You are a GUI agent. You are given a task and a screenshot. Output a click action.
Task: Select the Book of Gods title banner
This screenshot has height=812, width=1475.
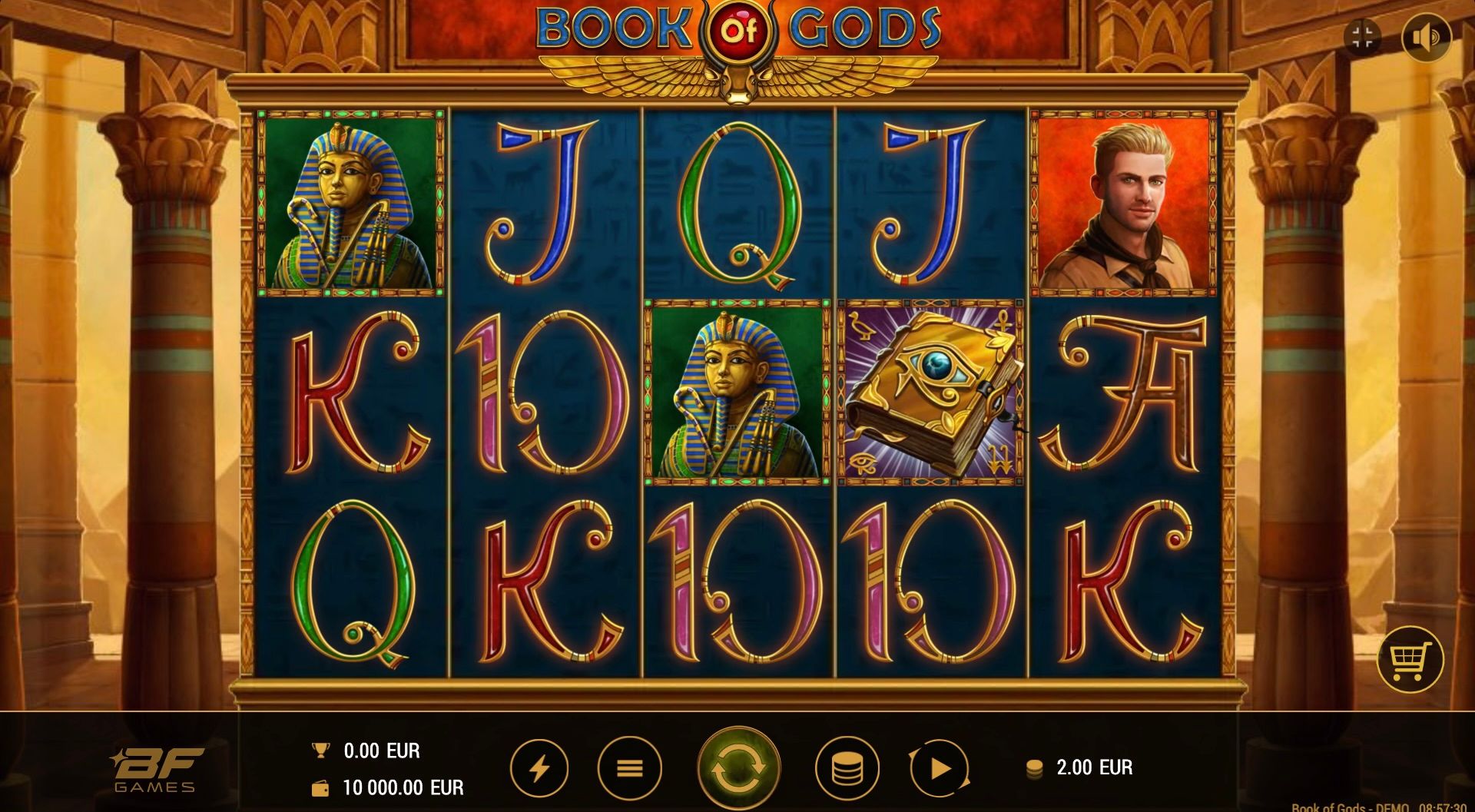(x=736, y=34)
